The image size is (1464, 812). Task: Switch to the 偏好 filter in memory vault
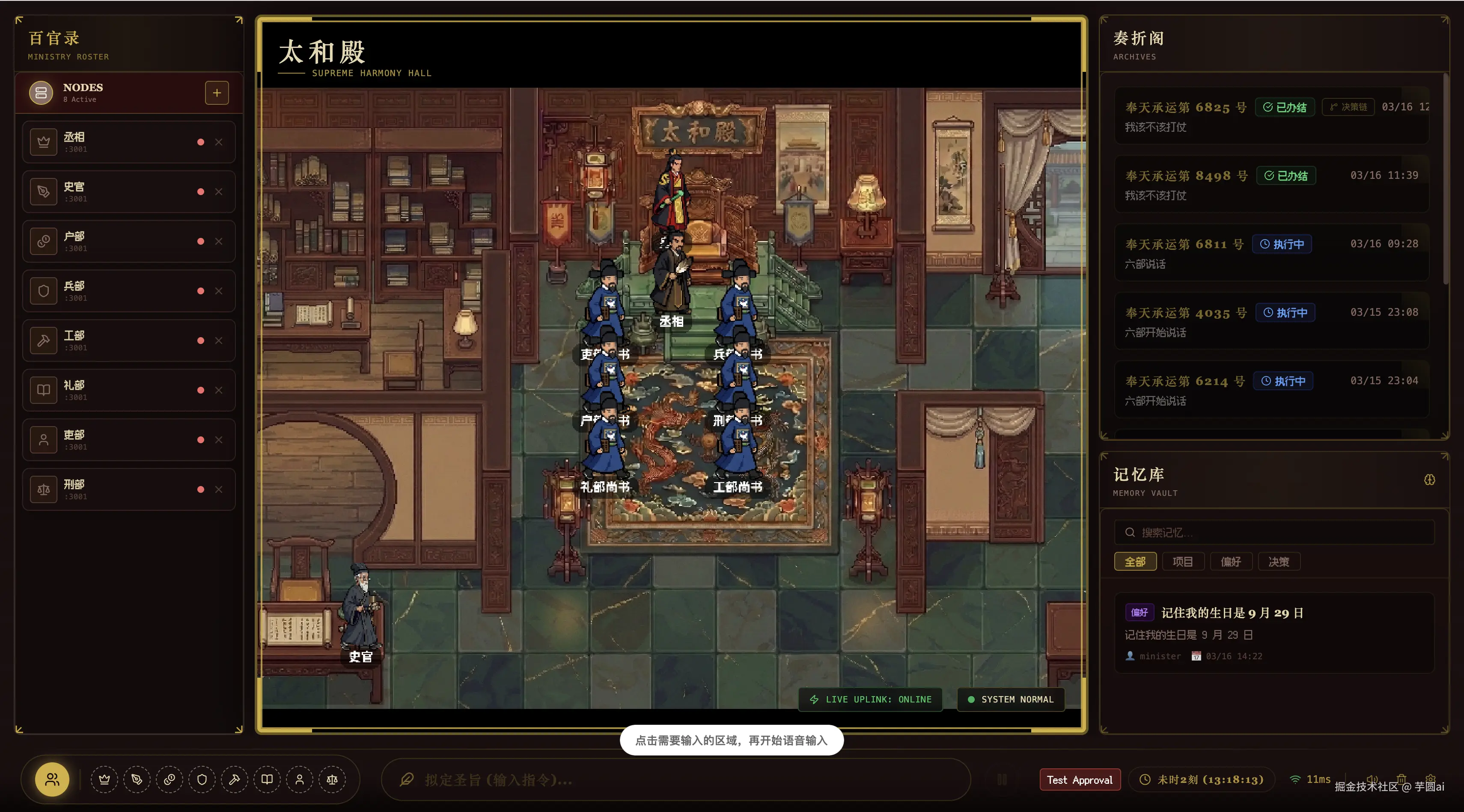[x=1231, y=562]
